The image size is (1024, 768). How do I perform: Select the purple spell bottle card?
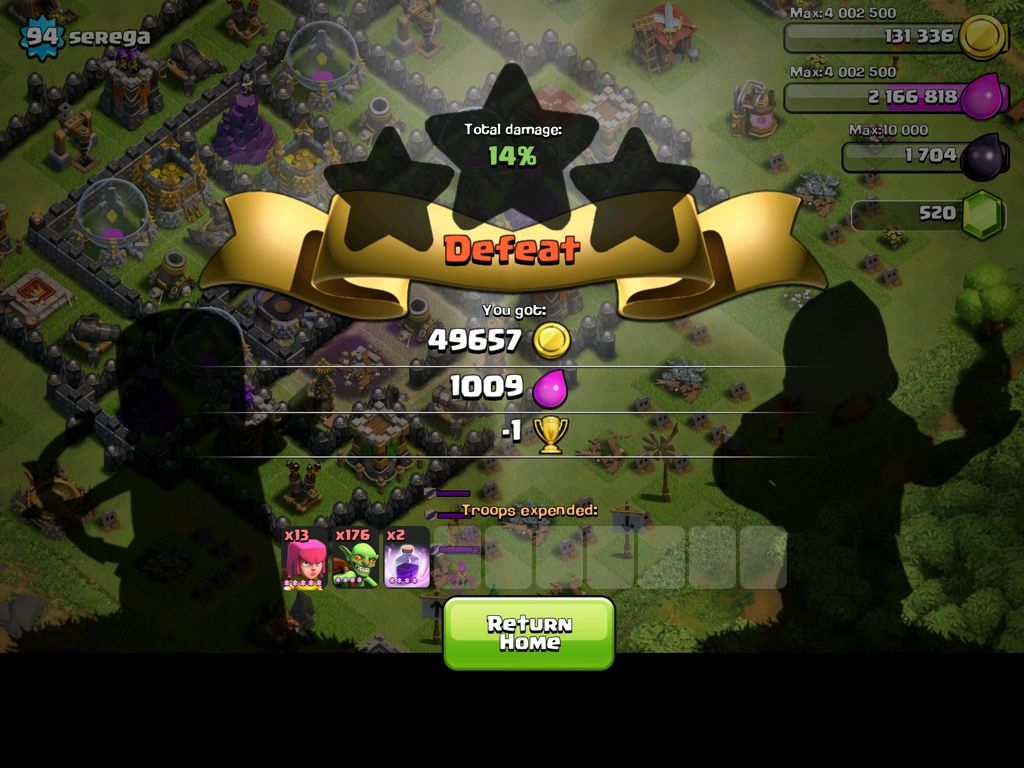click(x=407, y=558)
